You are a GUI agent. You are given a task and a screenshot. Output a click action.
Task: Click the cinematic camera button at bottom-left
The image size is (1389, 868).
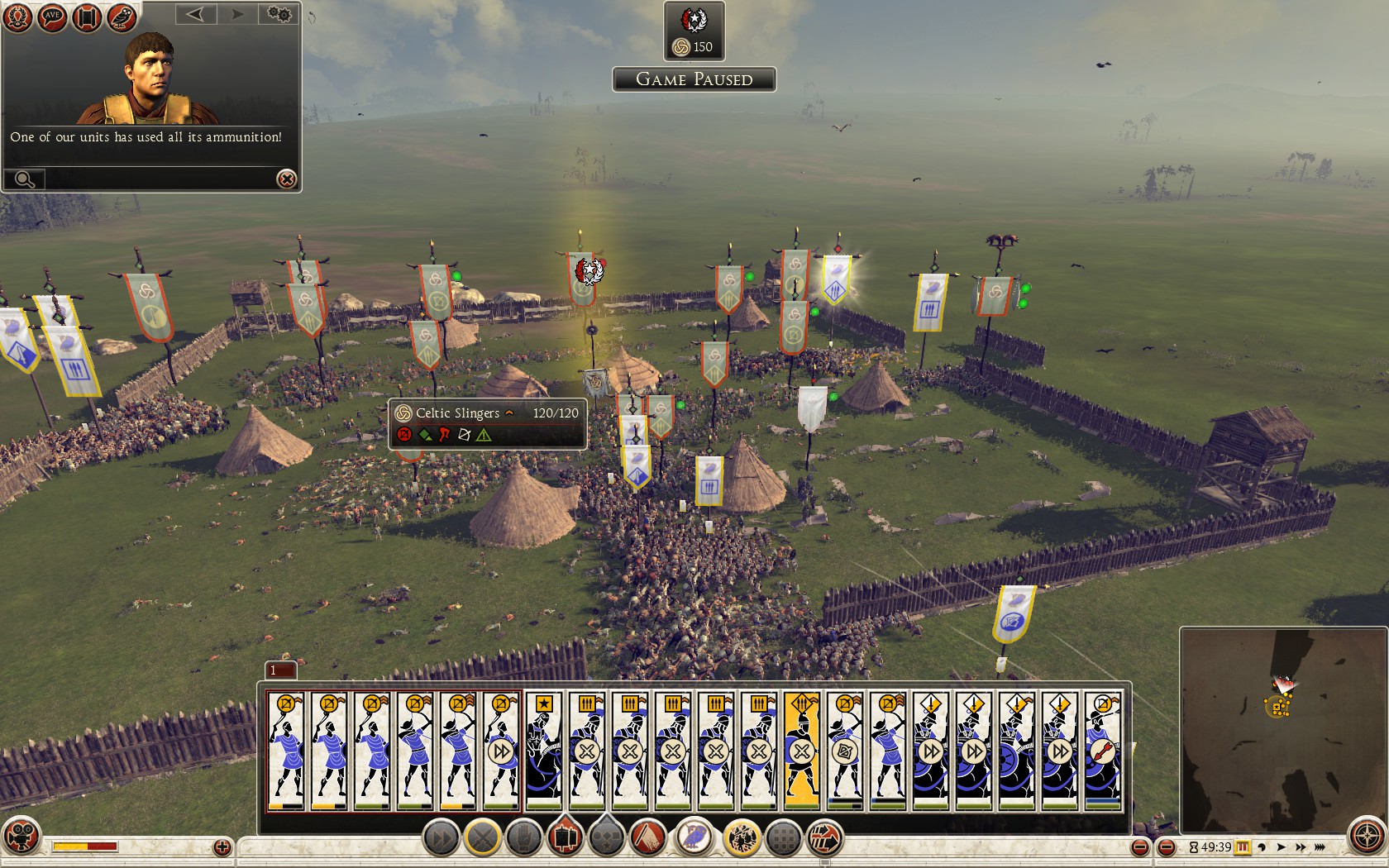[x=21, y=836]
